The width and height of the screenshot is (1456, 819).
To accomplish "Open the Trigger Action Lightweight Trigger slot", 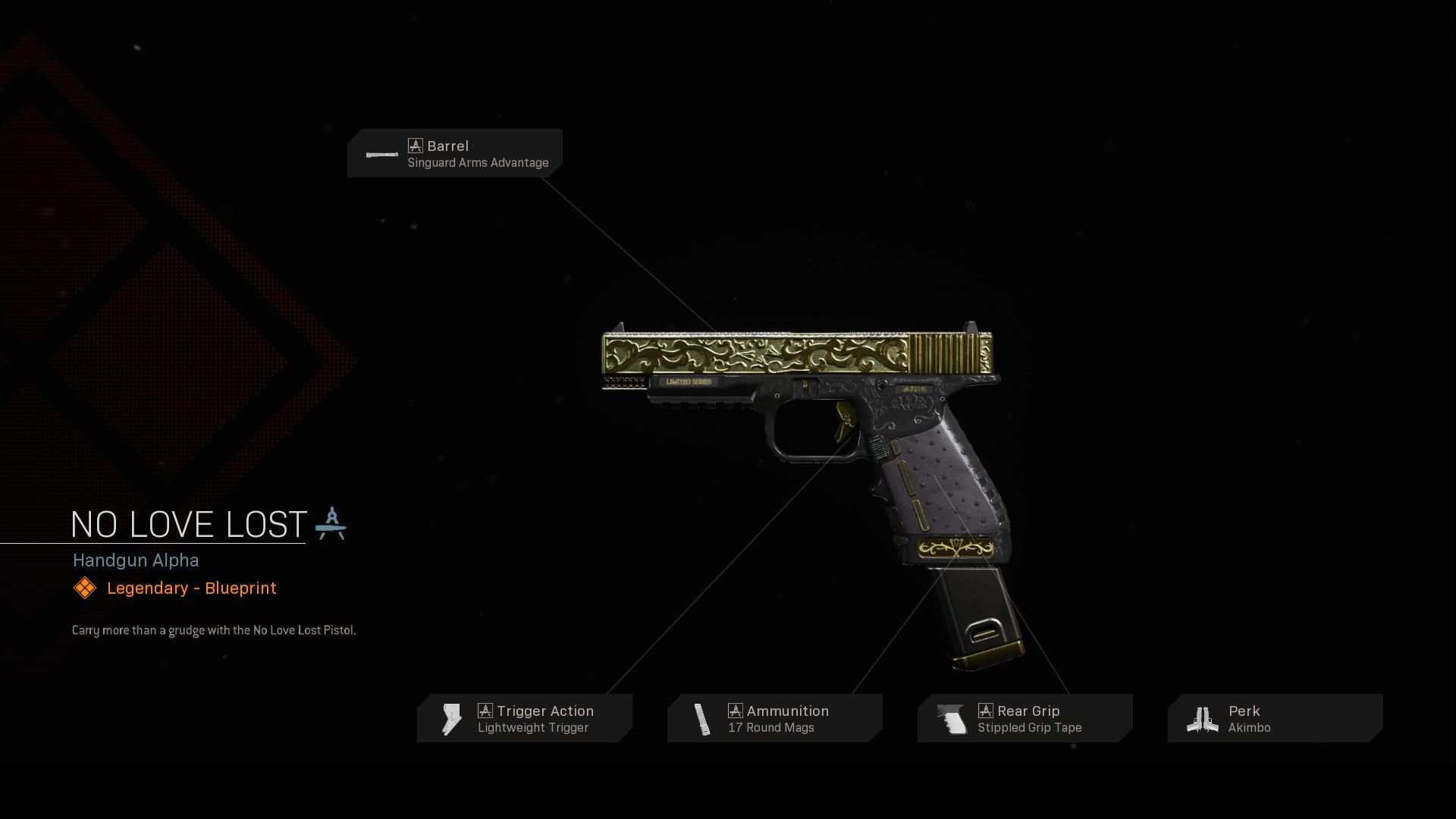I will [x=525, y=718].
